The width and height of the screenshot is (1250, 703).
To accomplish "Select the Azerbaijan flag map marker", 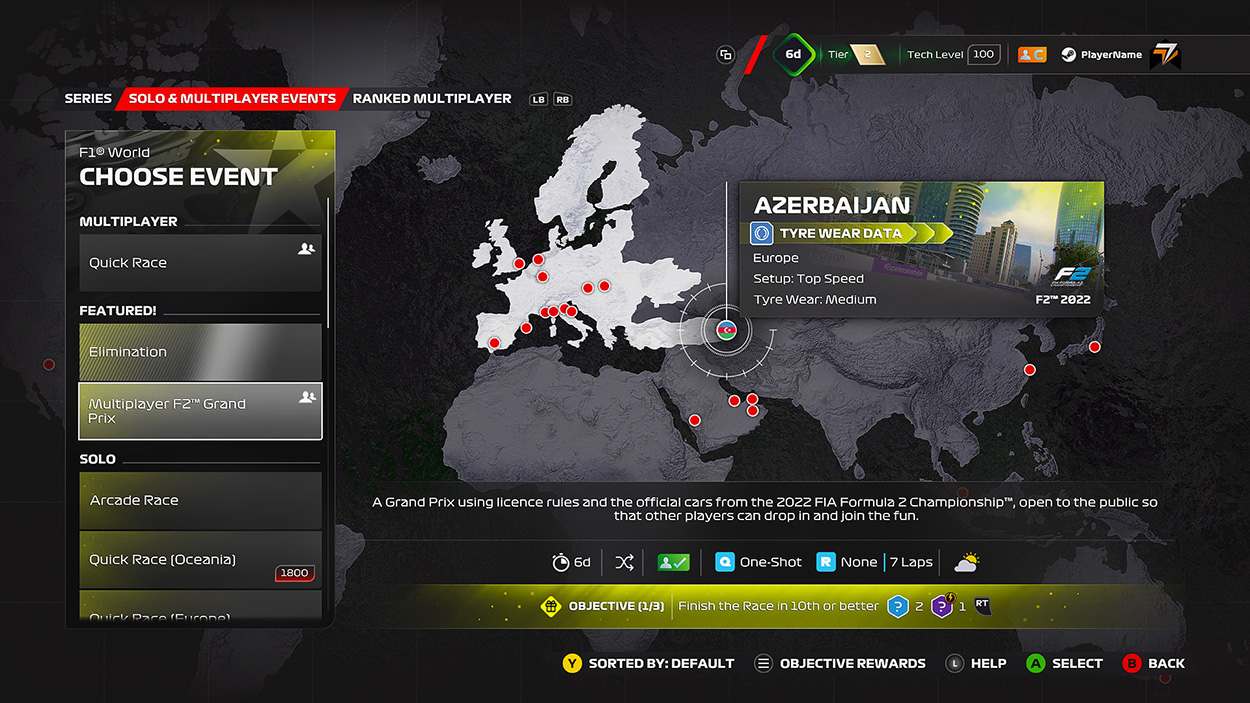I will pos(727,329).
